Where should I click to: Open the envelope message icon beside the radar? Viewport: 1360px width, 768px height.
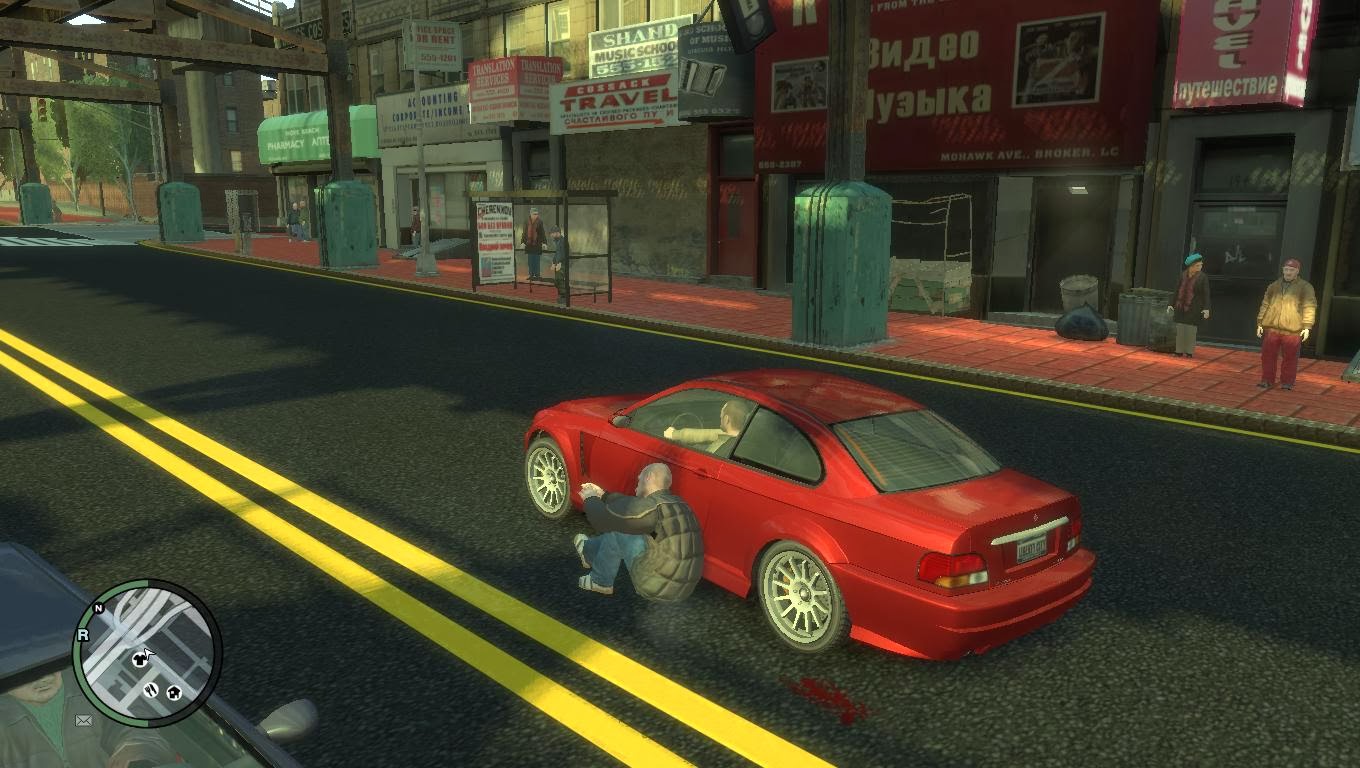[82, 719]
